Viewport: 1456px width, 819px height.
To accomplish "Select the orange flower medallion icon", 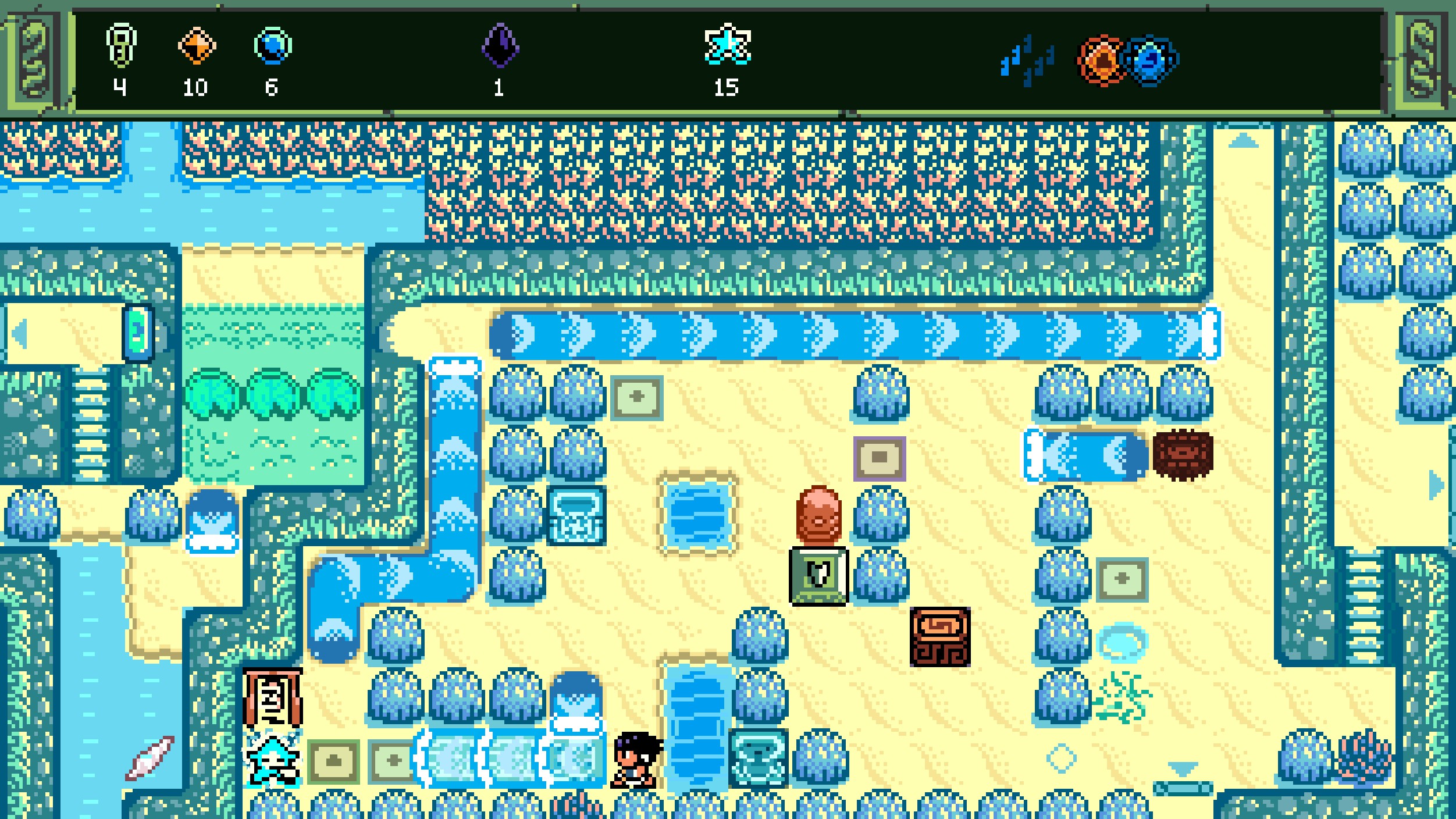I will click(1101, 60).
